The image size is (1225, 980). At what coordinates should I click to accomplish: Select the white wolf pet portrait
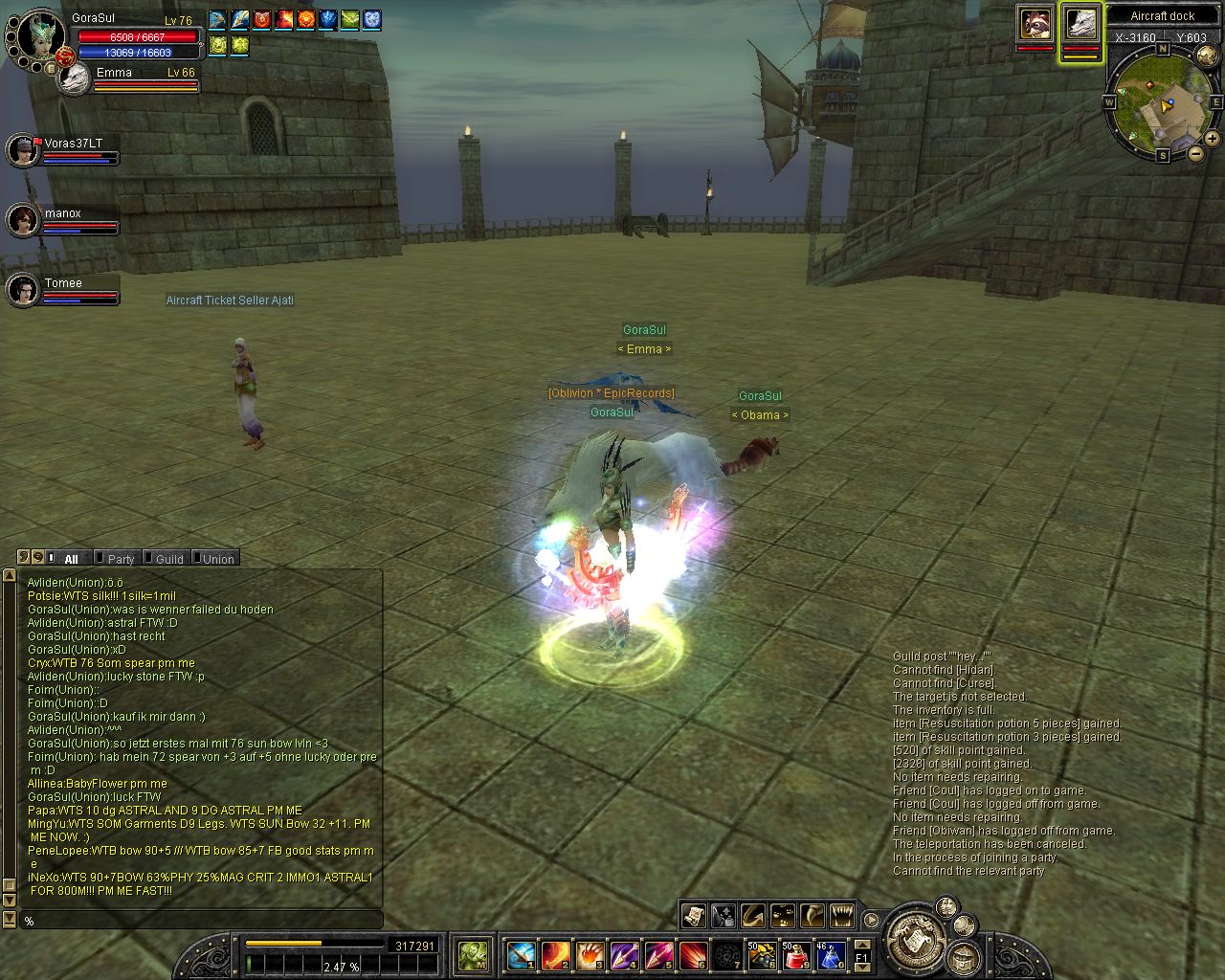pyautogui.click(x=1081, y=24)
